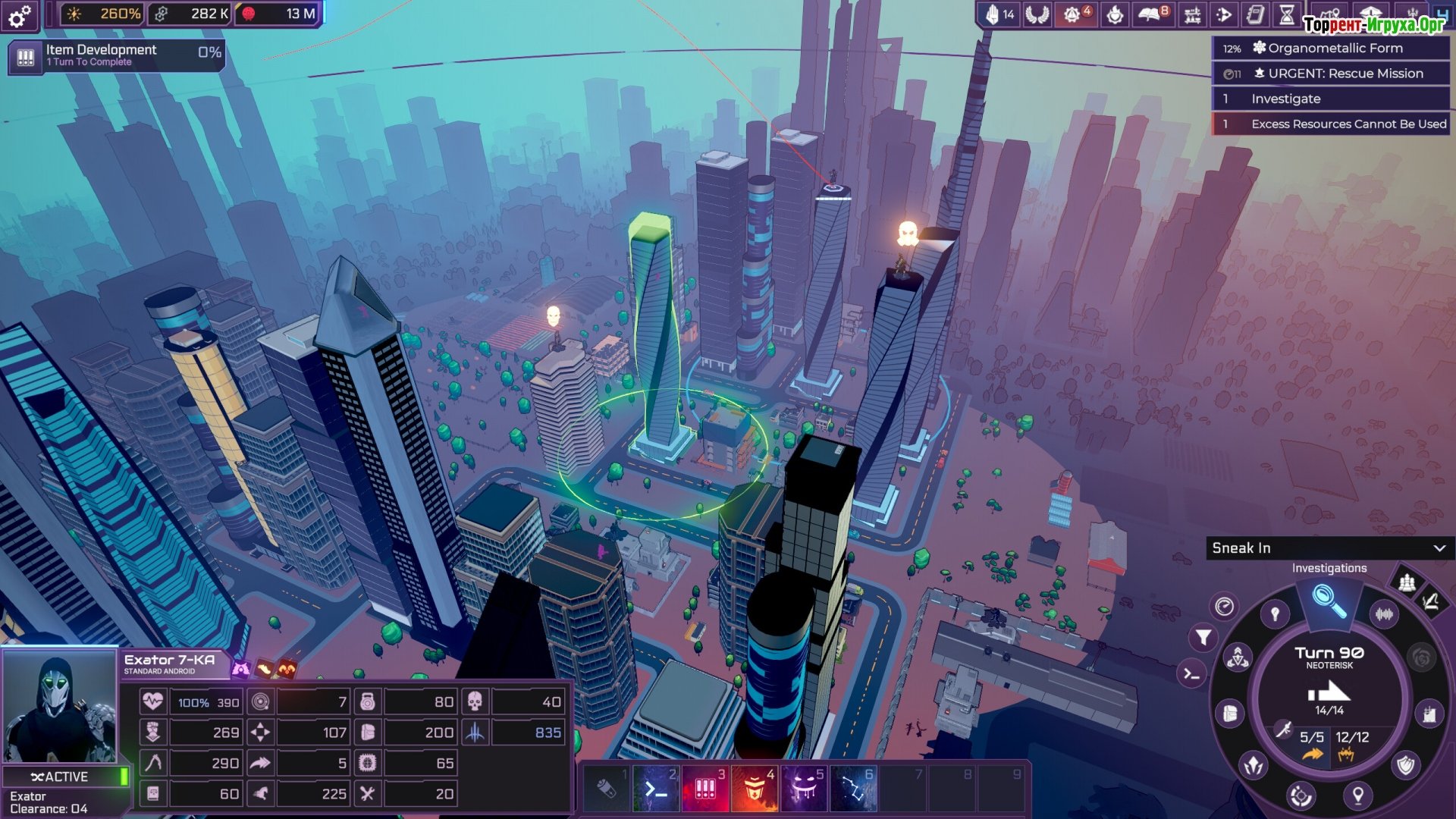Open the laurel wreath icon in top bar
This screenshot has width=1456, height=819.
pos(1037,14)
